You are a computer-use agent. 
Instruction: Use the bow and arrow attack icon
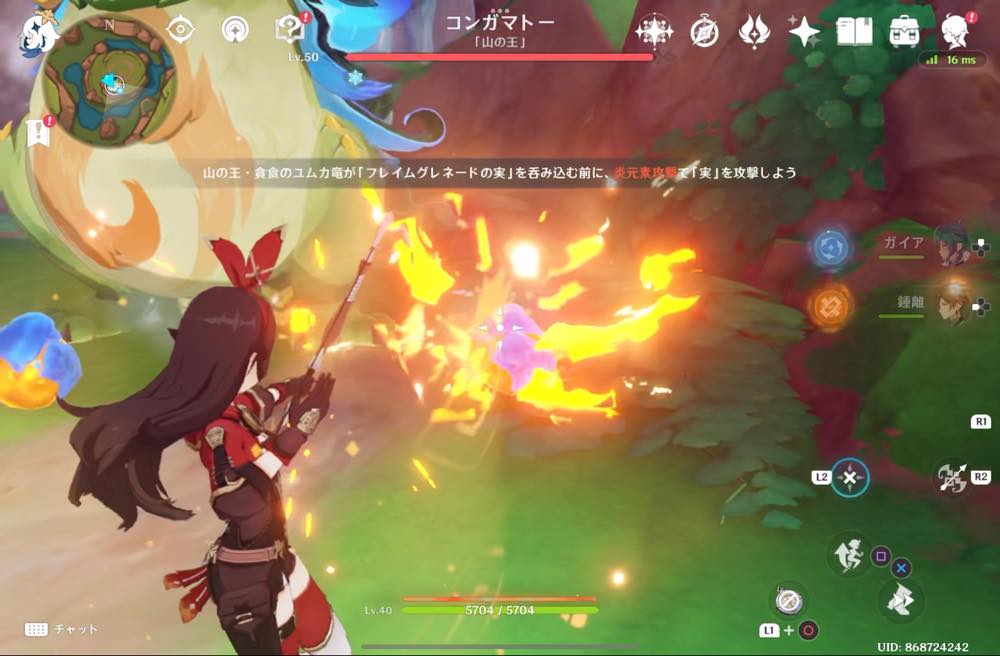point(951,478)
